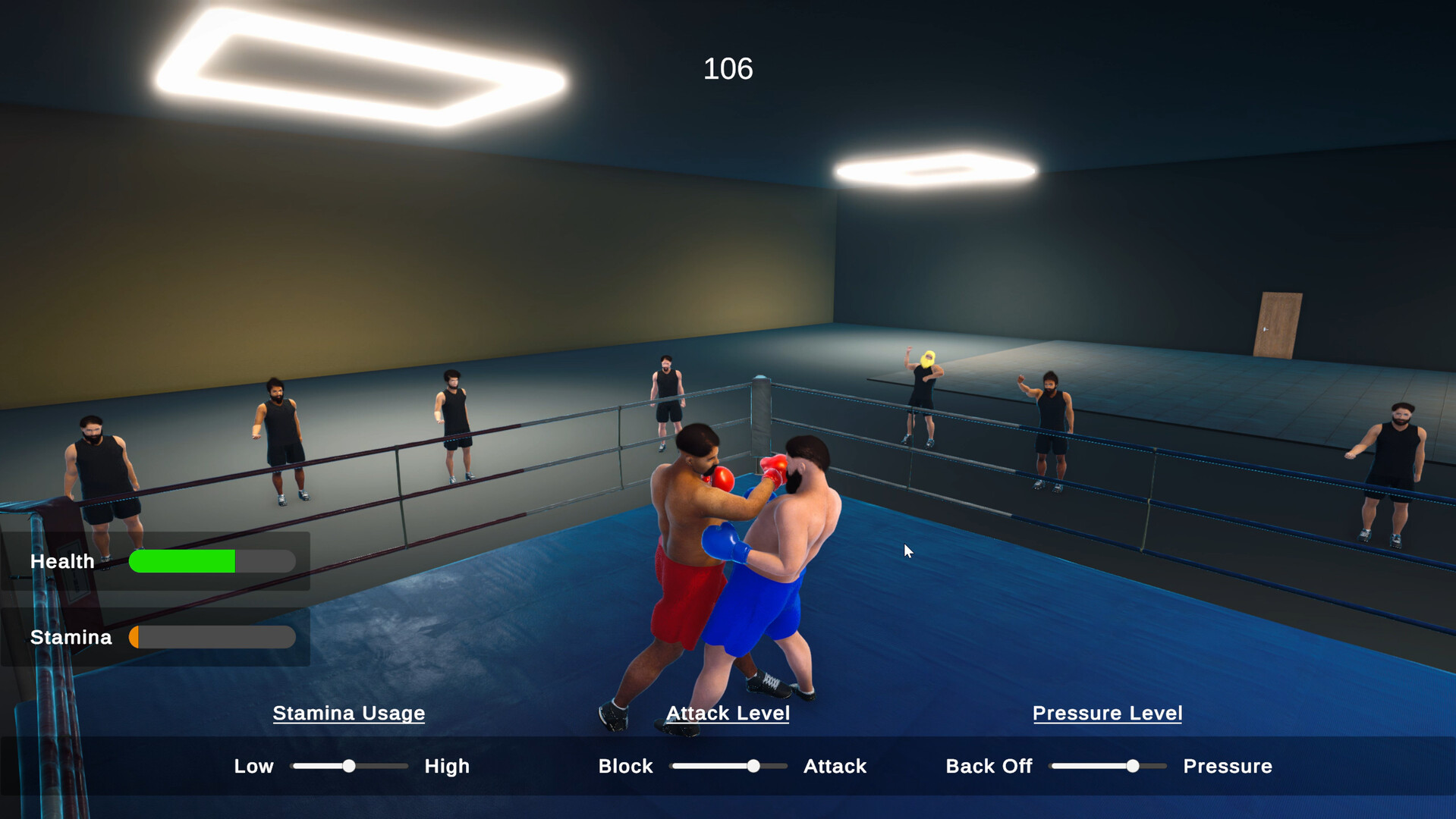Click the green Health bar
Image resolution: width=1456 pixels, height=819 pixels.
click(182, 561)
